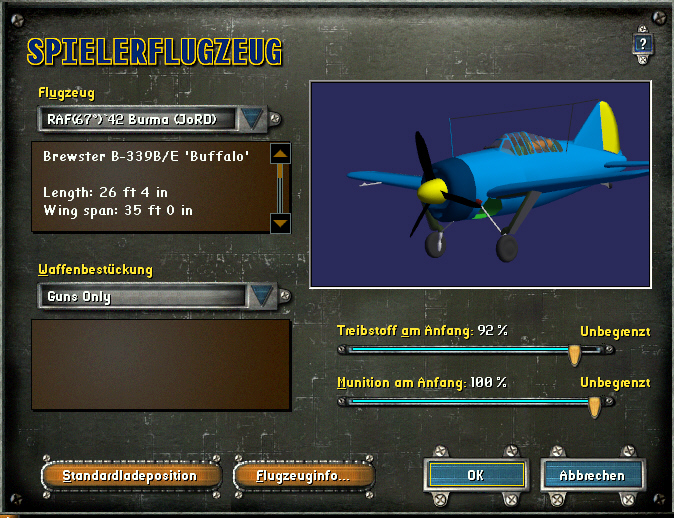Cancel with the Abbrechen button
The width and height of the screenshot is (674, 518).
click(592, 475)
